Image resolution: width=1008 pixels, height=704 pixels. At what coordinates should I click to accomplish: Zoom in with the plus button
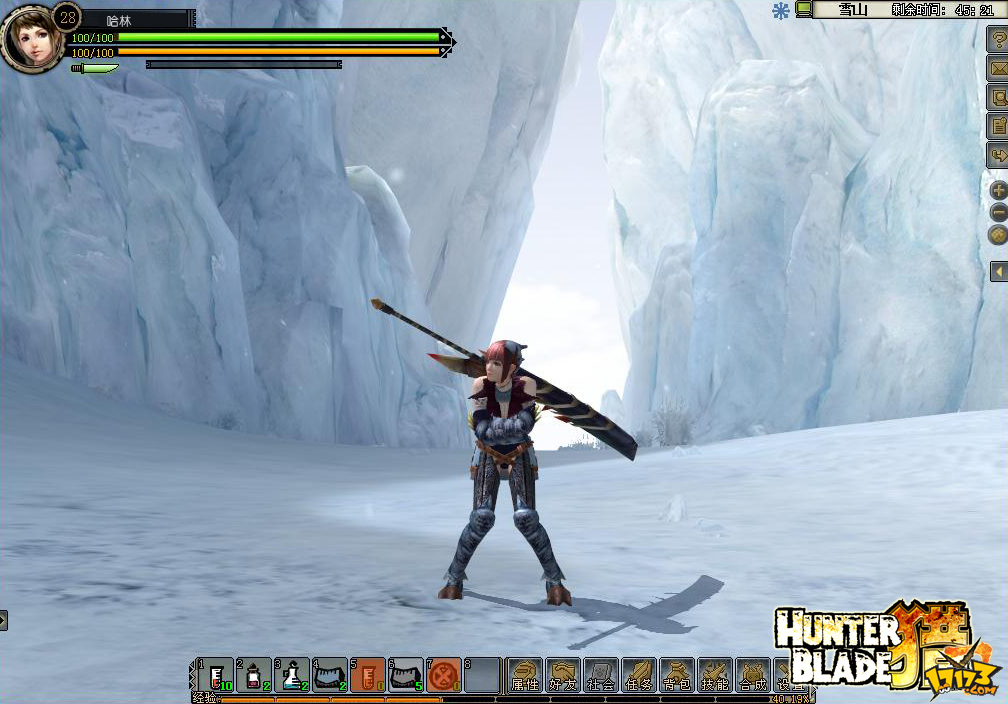point(998,190)
